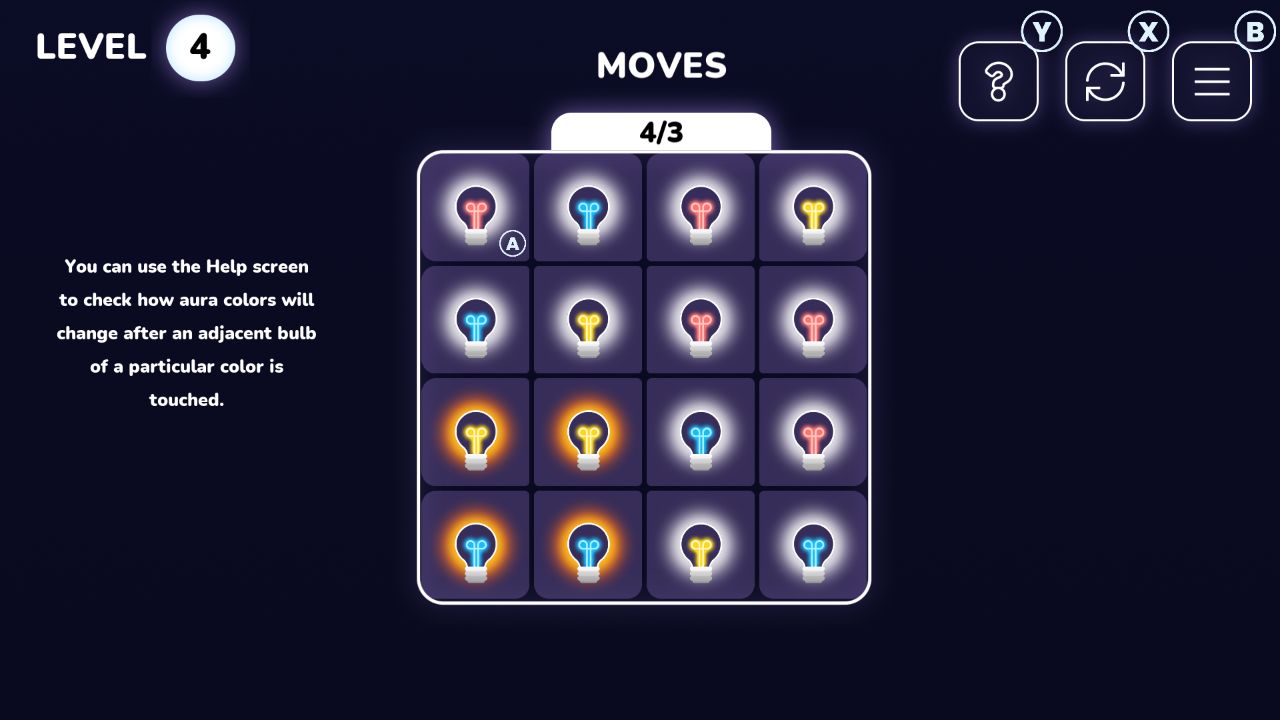Viewport: 1280px width, 720px height.
Task: Click the blue bulb in the bottom-right corner
Action: pyautogui.click(x=812, y=545)
